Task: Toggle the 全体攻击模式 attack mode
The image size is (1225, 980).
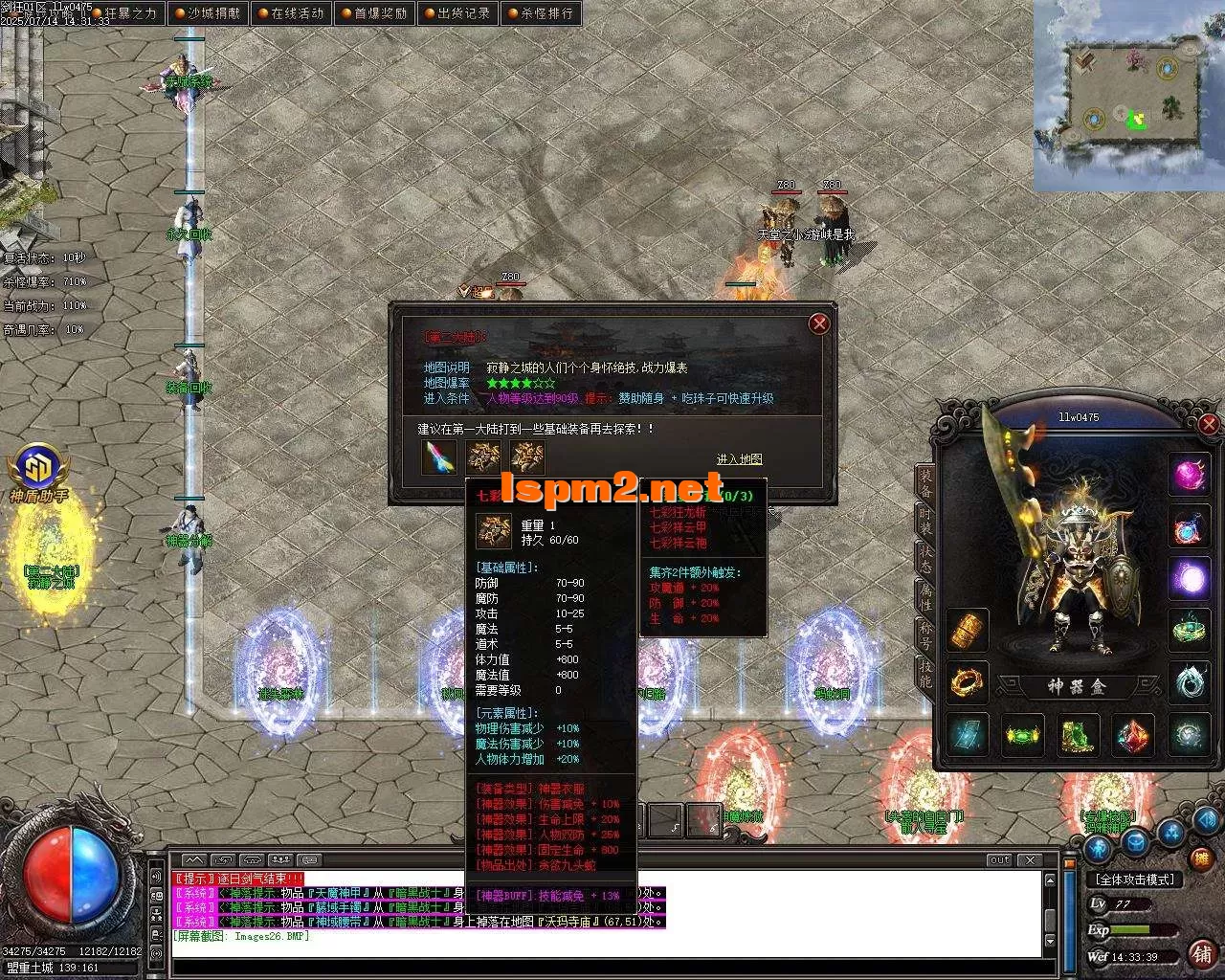Action: pyautogui.click(x=1135, y=880)
